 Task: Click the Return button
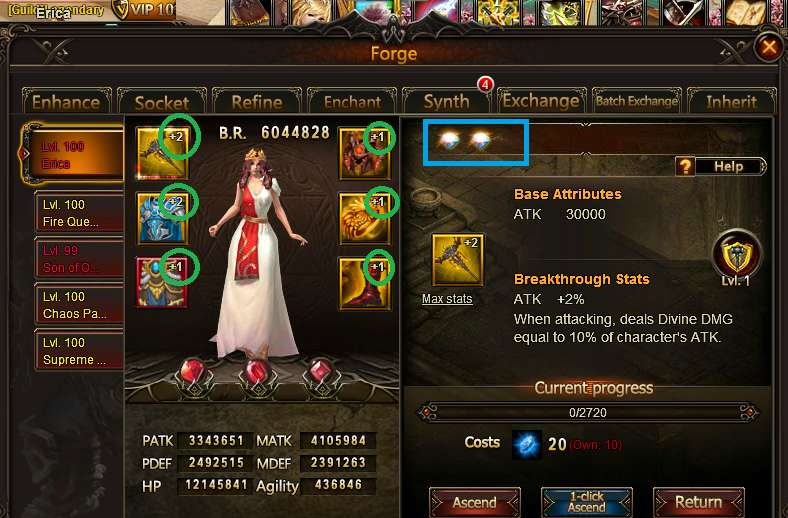(698, 502)
